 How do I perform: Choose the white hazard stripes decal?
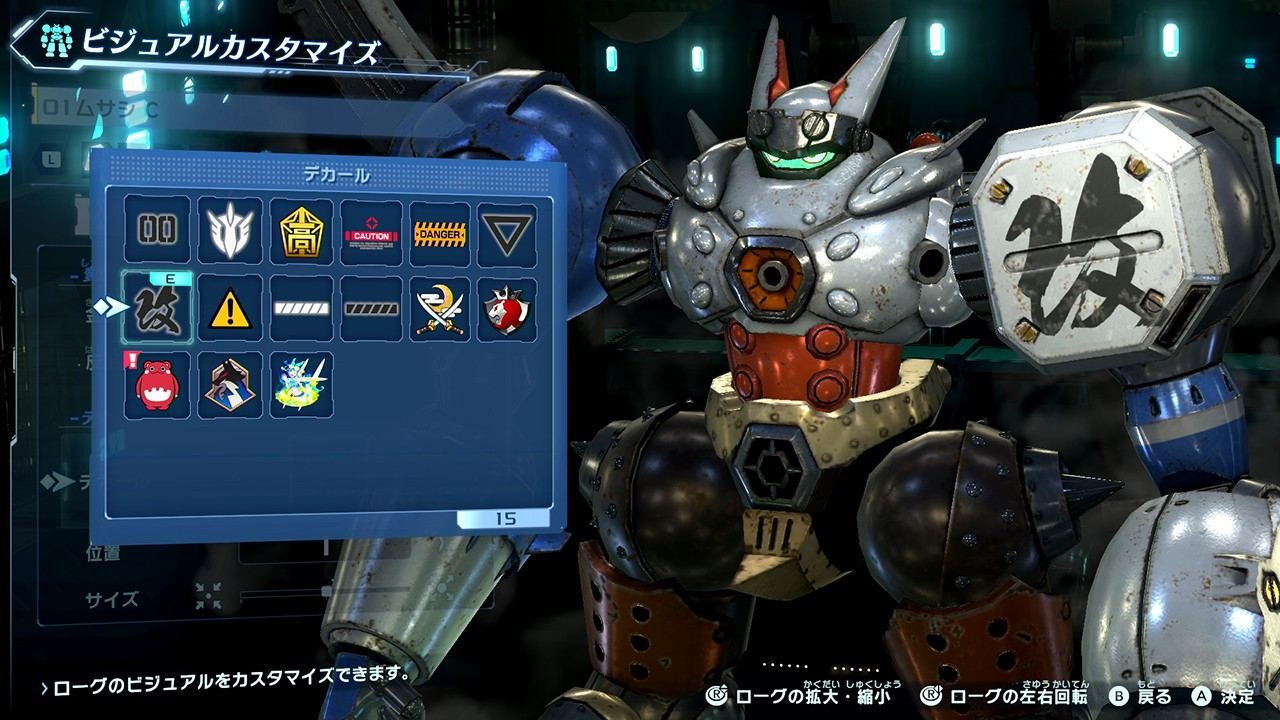(302, 307)
